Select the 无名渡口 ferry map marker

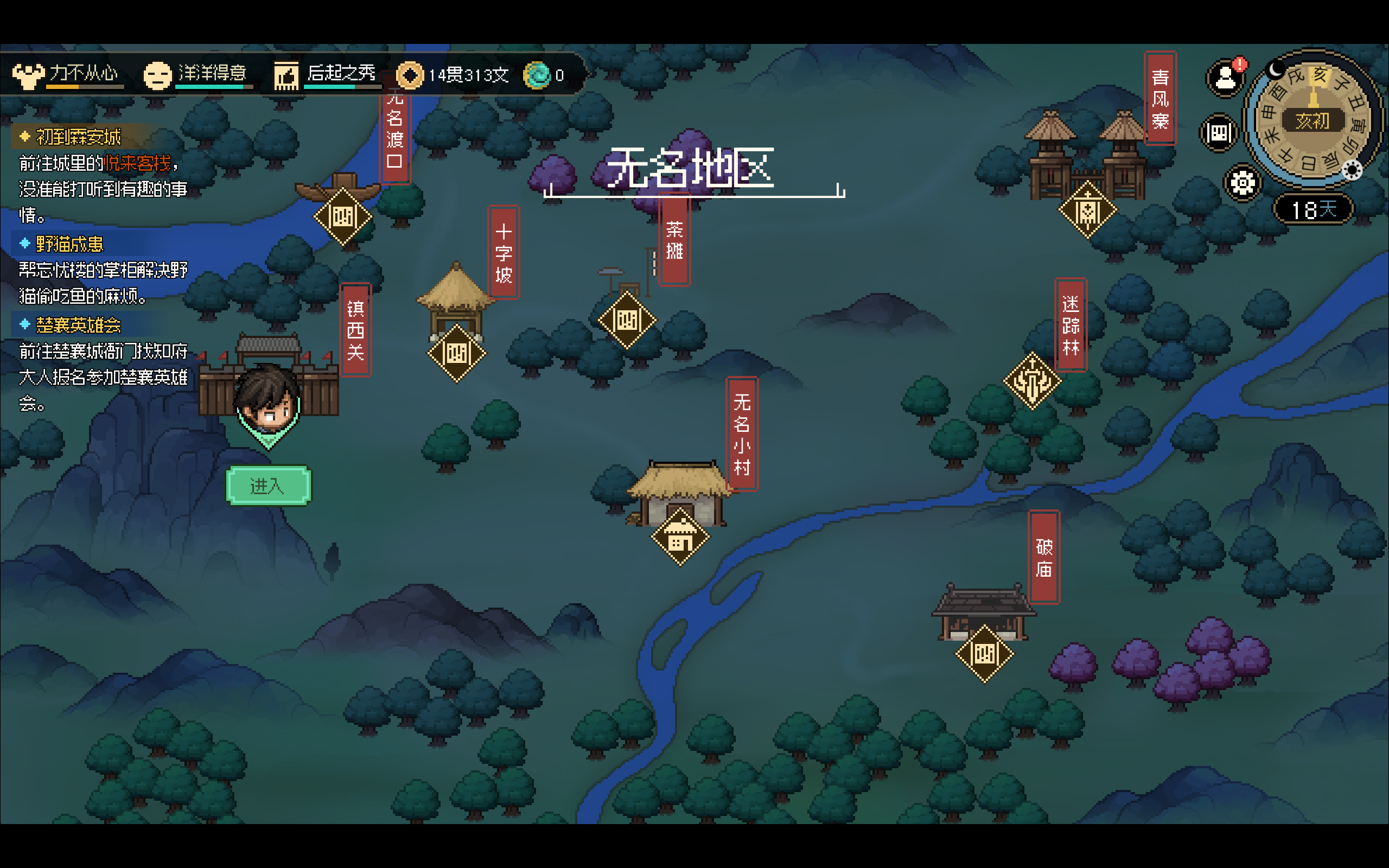click(x=343, y=216)
